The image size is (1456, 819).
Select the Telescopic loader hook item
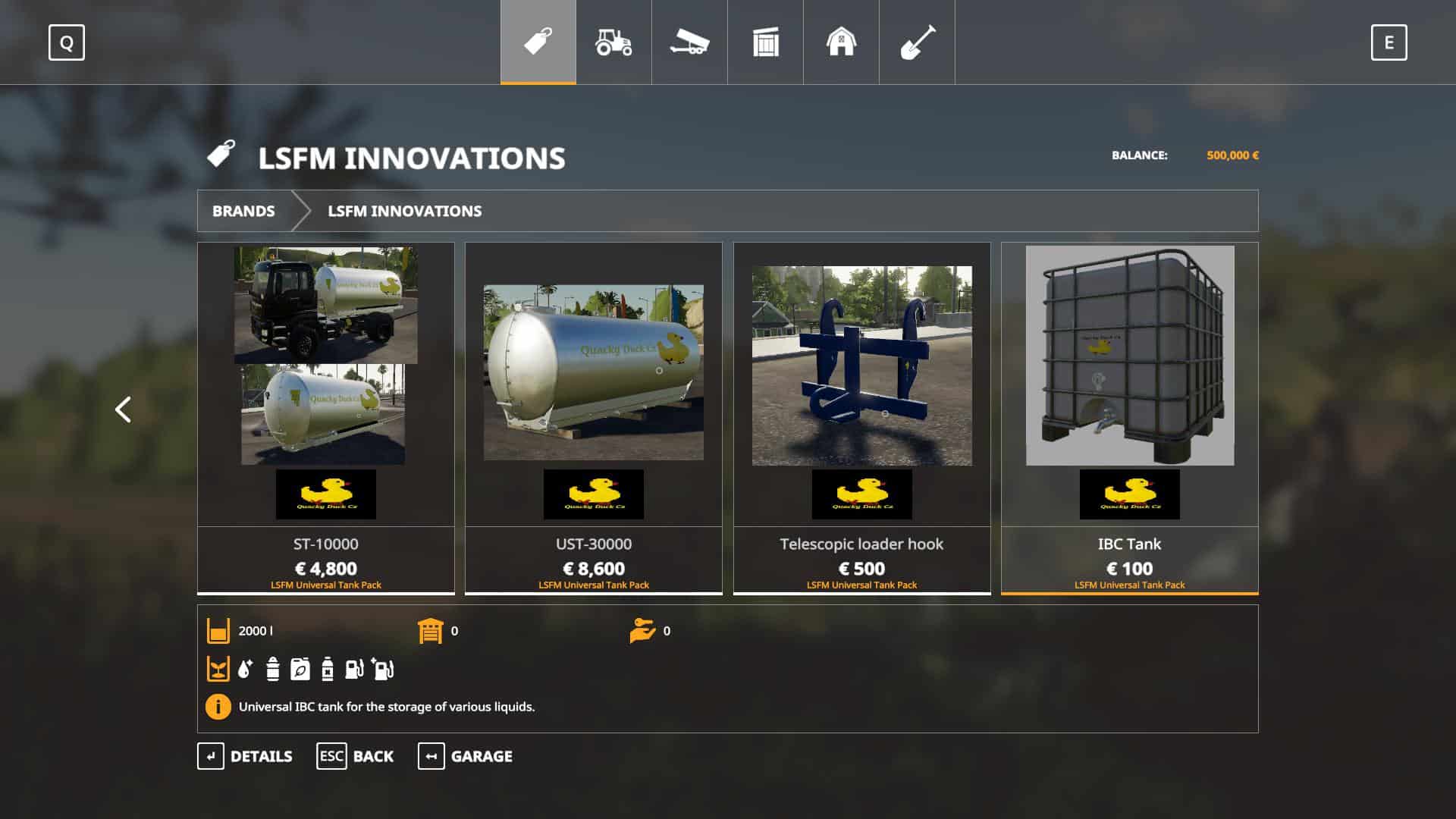(861, 417)
